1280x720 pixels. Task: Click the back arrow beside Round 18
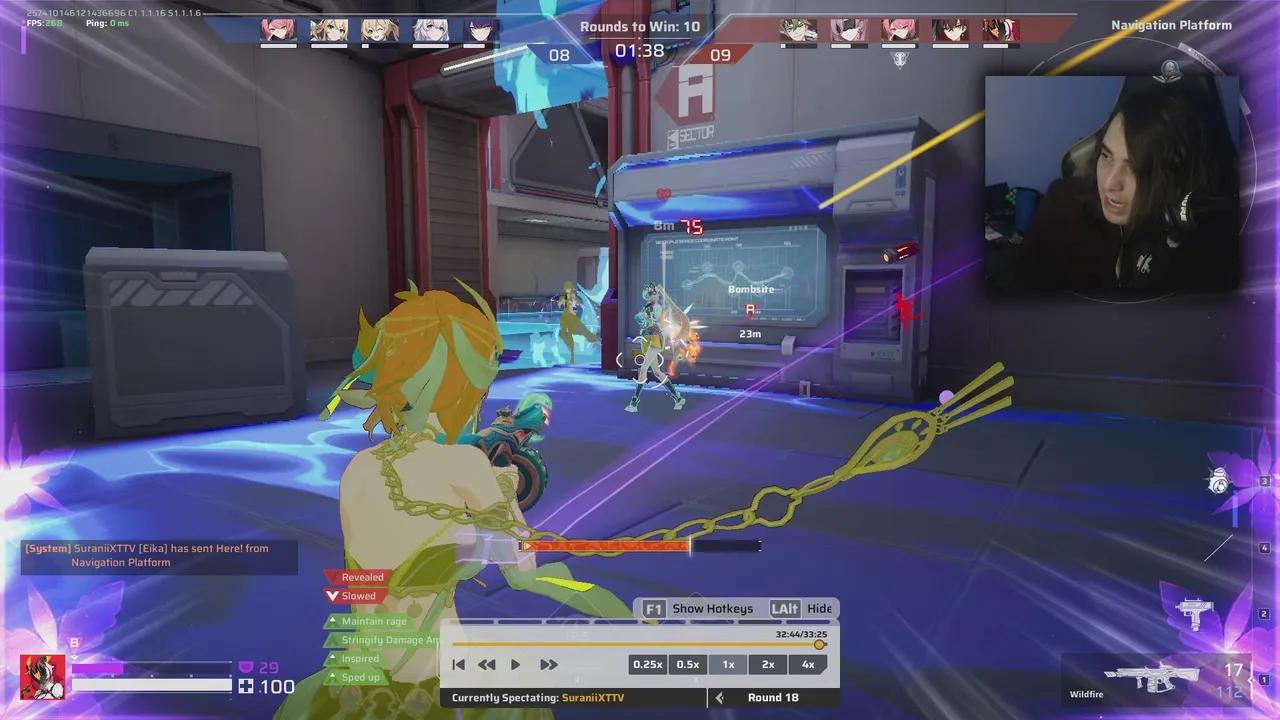pos(719,697)
